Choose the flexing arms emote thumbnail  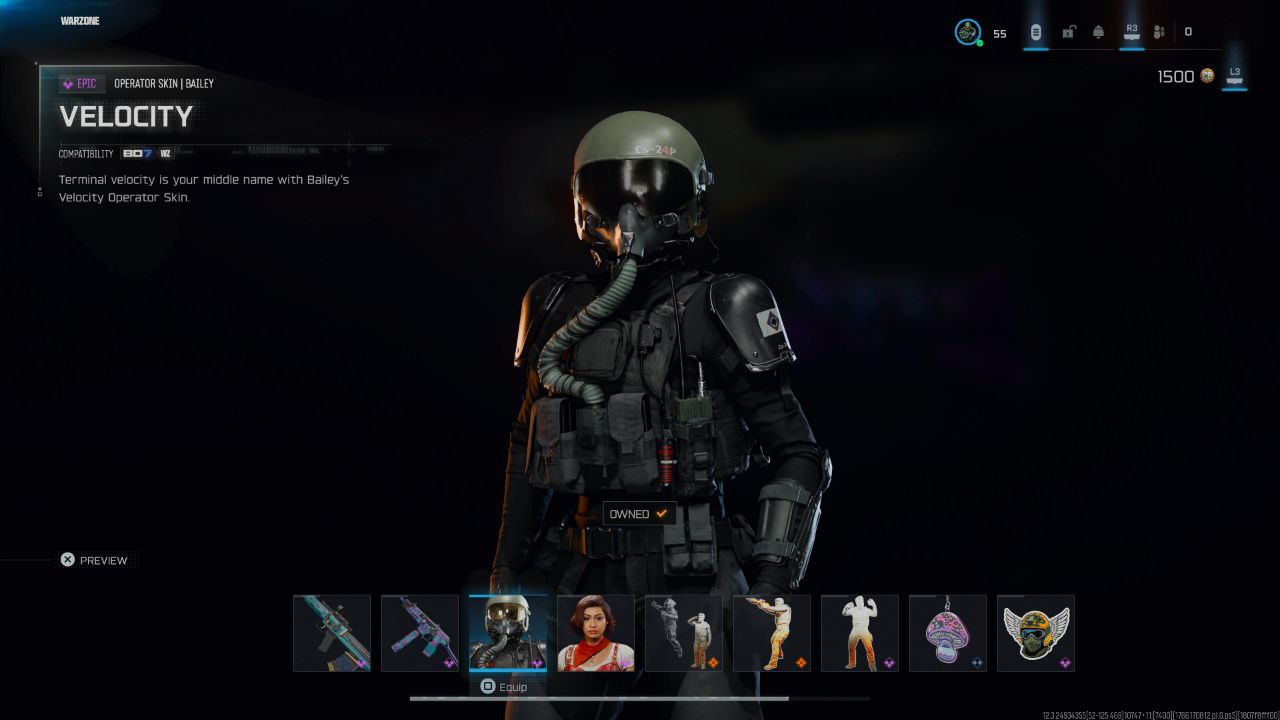coord(860,633)
